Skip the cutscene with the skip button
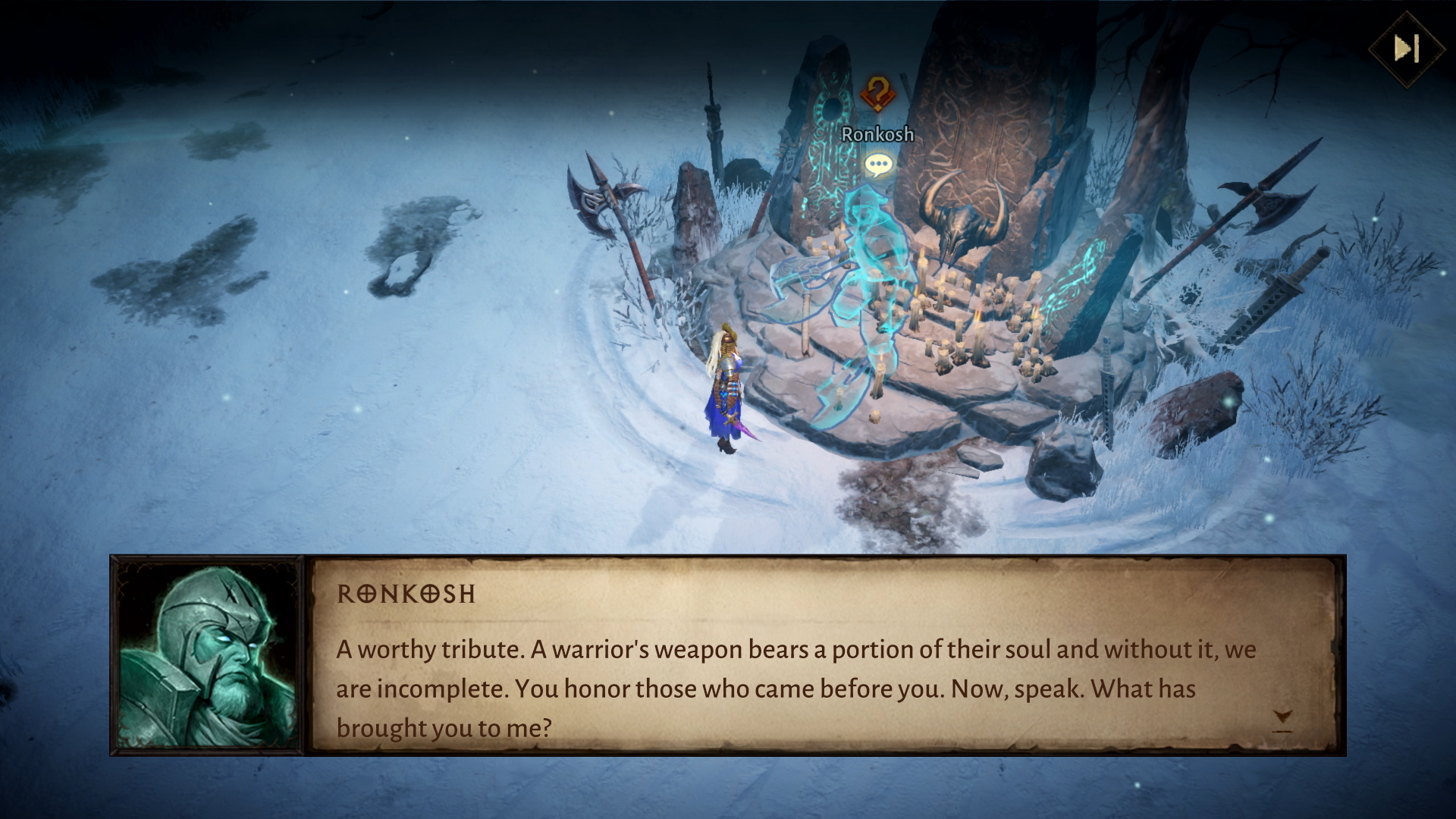This screenshot has height=819, width=1456. (1407, 49)
